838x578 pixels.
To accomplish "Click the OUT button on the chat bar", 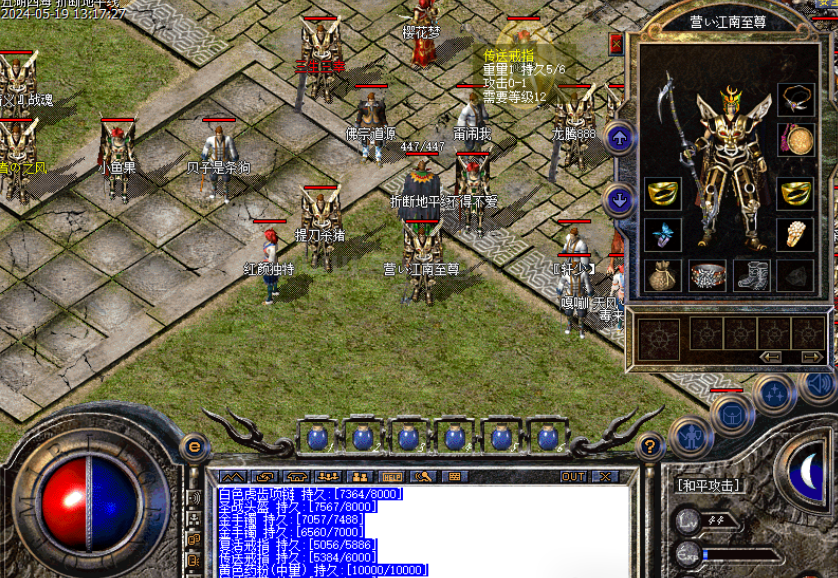I will click(x=574, y=477).
